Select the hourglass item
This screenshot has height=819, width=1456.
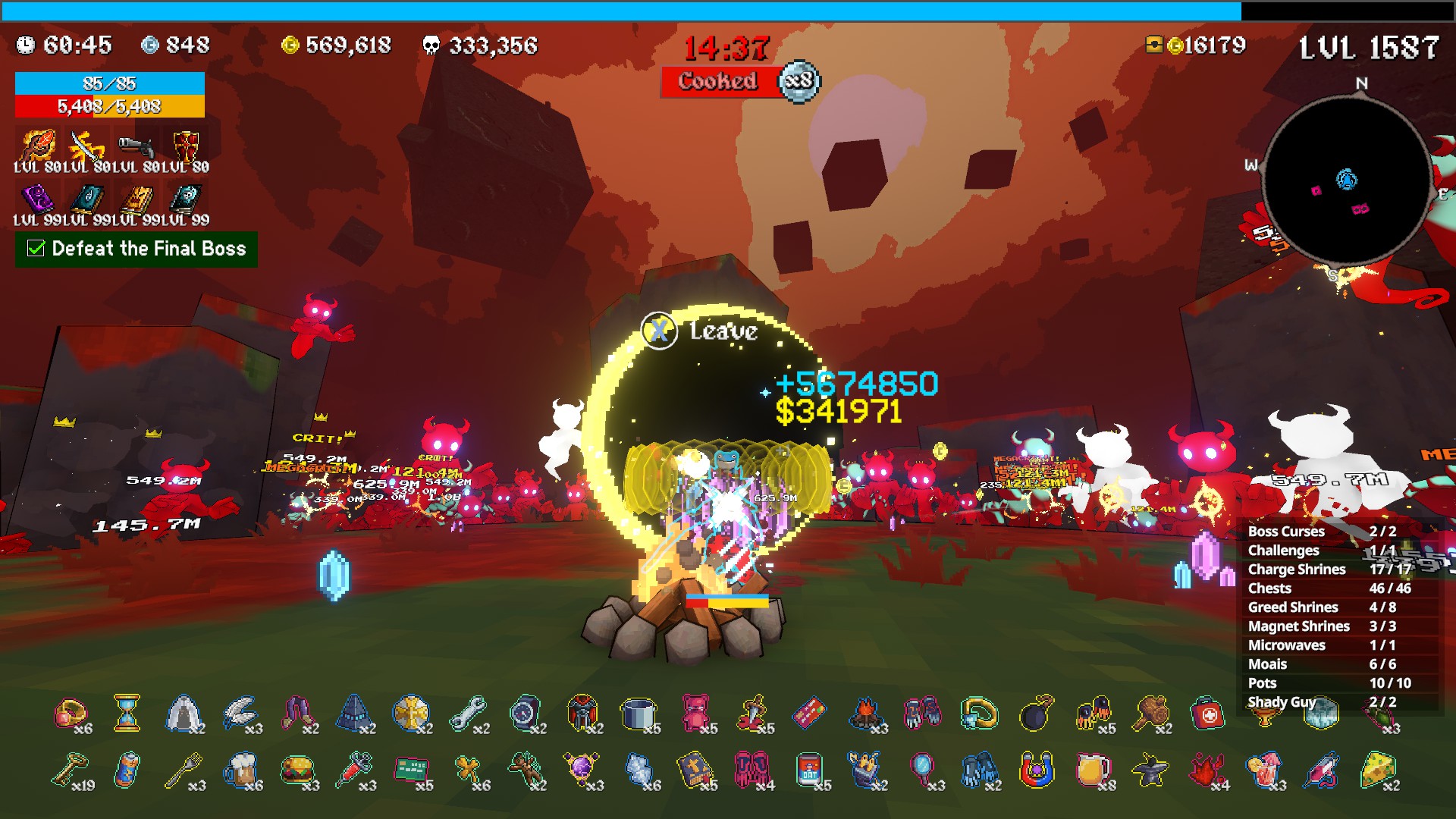click(x=127, y=714)
